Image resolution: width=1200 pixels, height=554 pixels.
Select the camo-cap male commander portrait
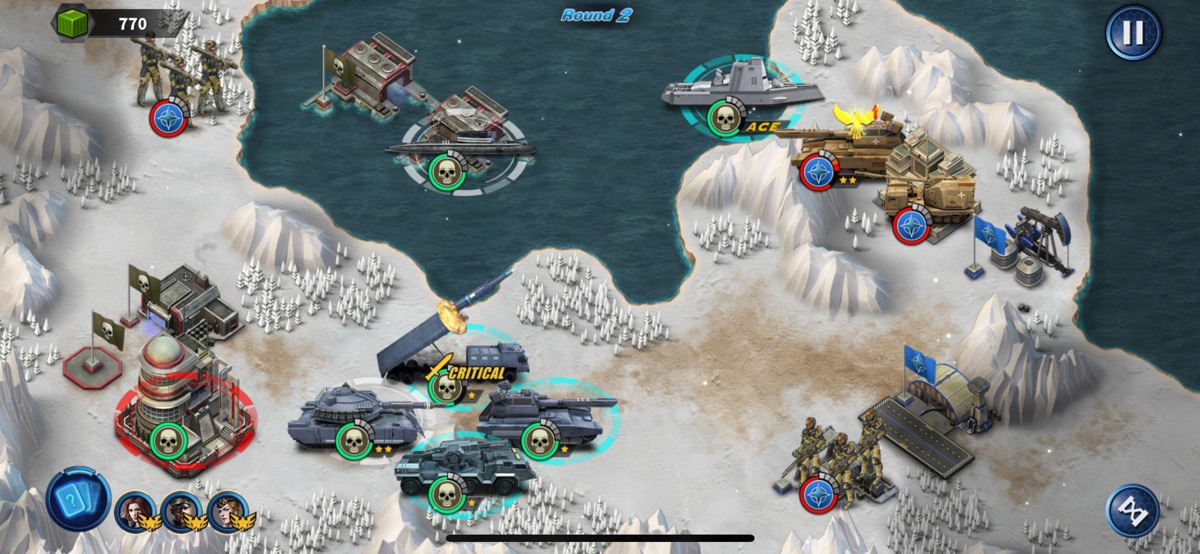[x=181, y=511]
